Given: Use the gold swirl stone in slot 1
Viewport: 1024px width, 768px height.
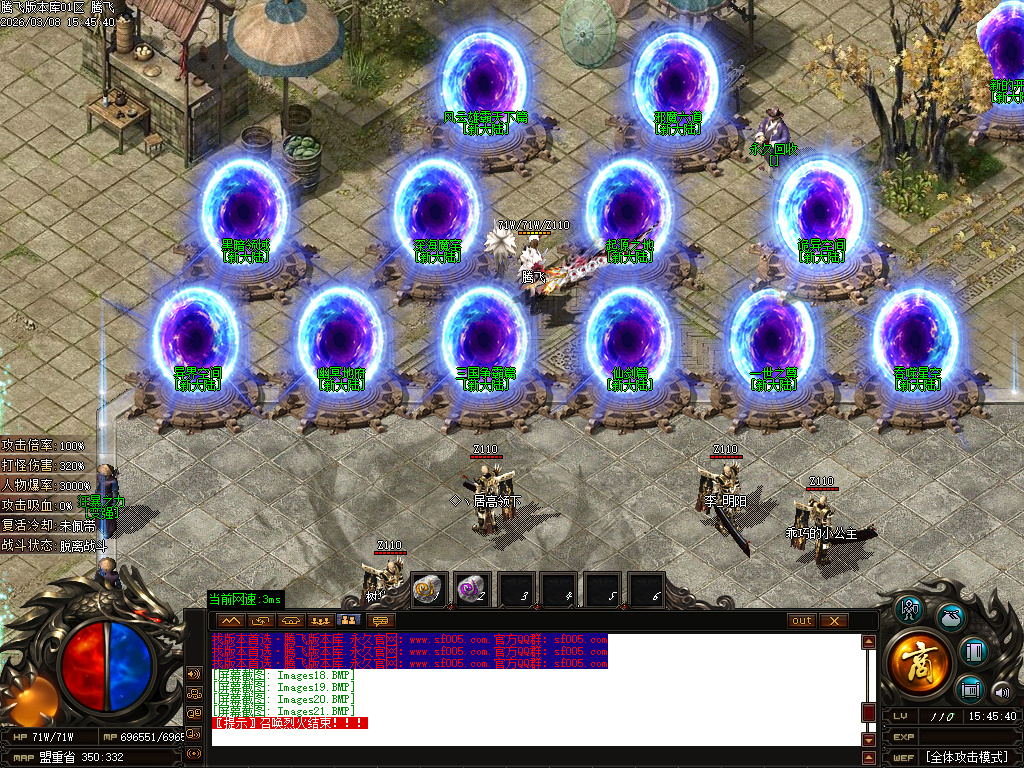Looking at the screenshot, I should [x=429, y=589].
